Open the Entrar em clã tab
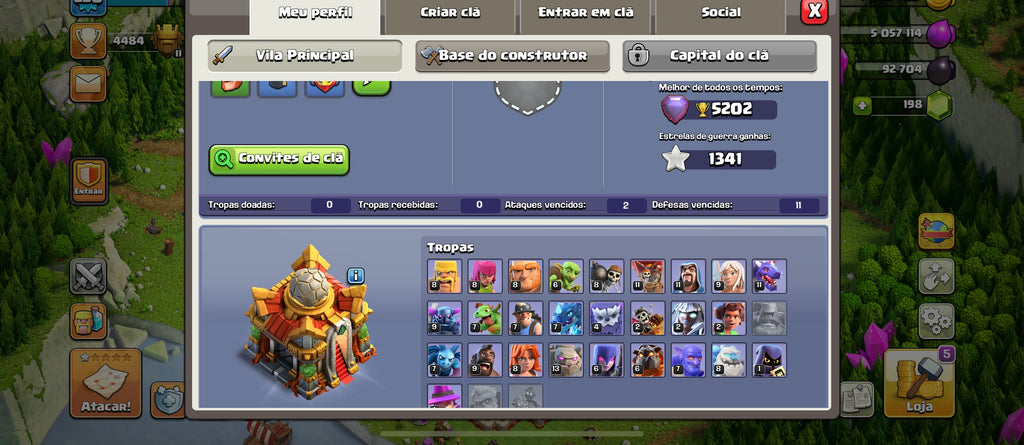Image resolution: width=1024 pixels, height=445 pixels. point(585,14)
